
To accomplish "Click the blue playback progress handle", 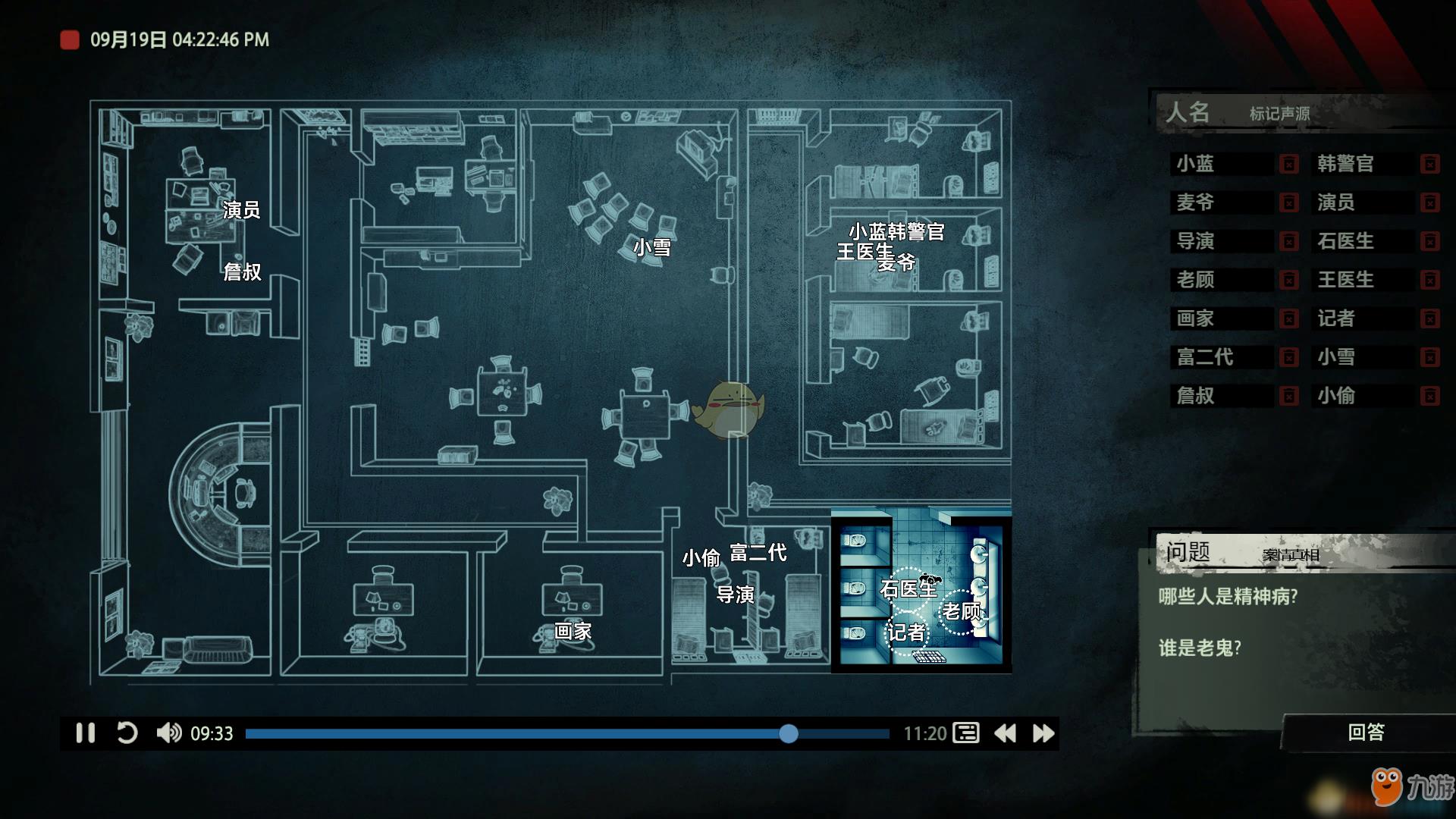I will pyautogui.click(x=789, y=733).
